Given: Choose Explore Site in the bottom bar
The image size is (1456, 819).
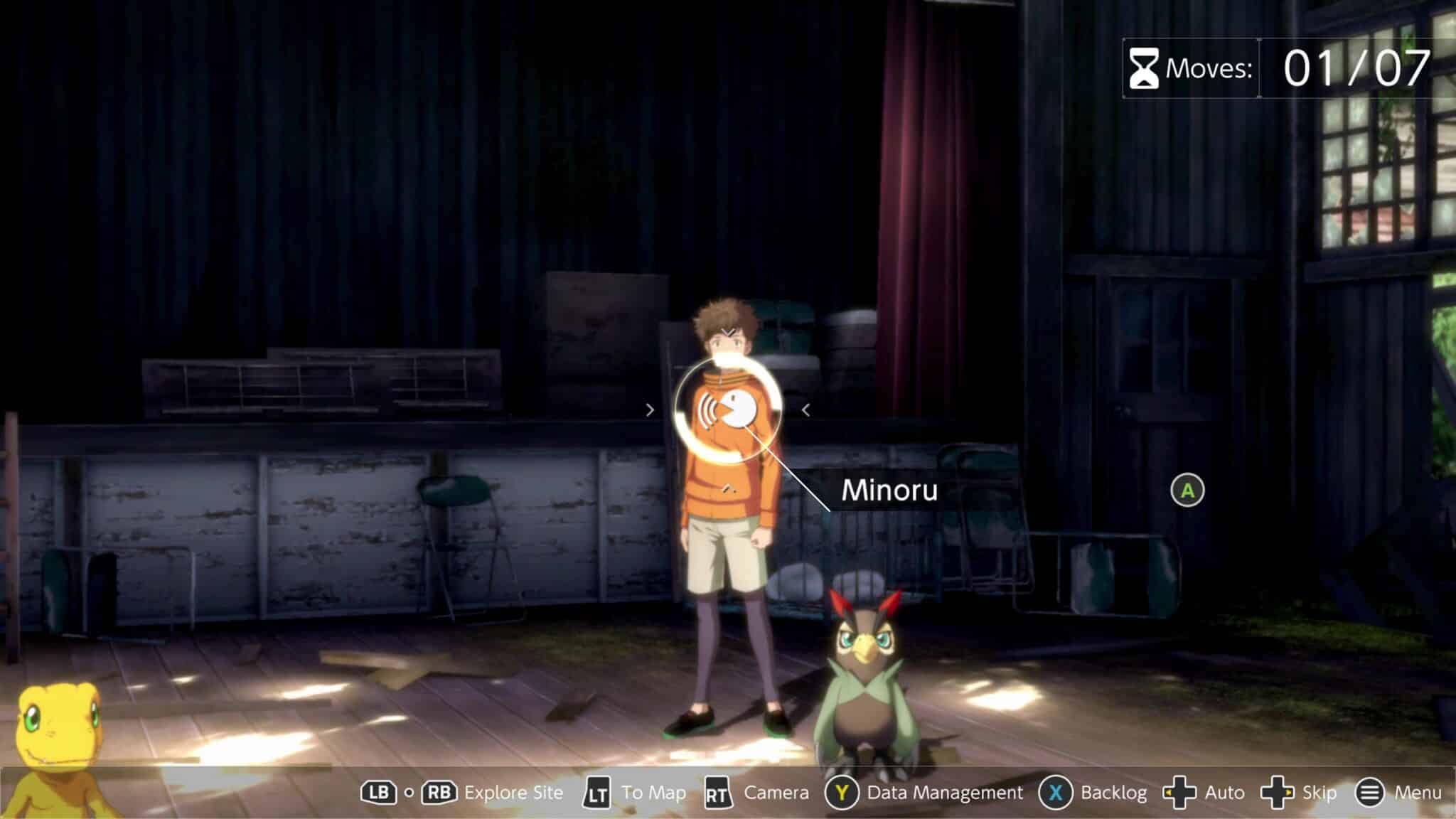Looking at the screenshot, I should pos(513,793).
